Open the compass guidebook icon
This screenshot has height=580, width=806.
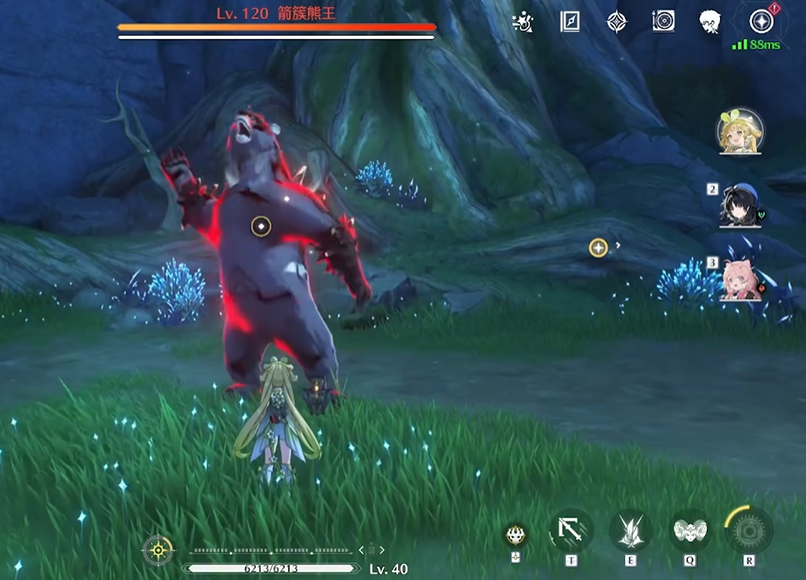571,21
